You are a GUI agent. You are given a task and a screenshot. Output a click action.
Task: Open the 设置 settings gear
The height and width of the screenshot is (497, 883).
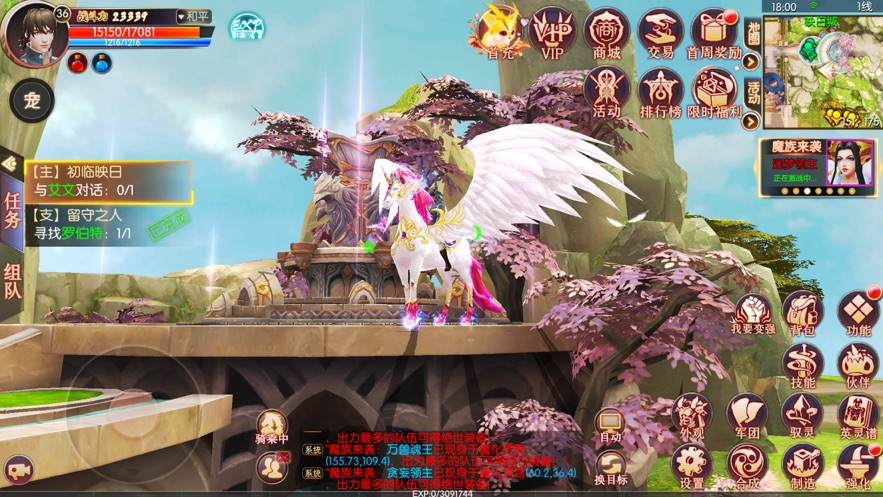point(692,464)
